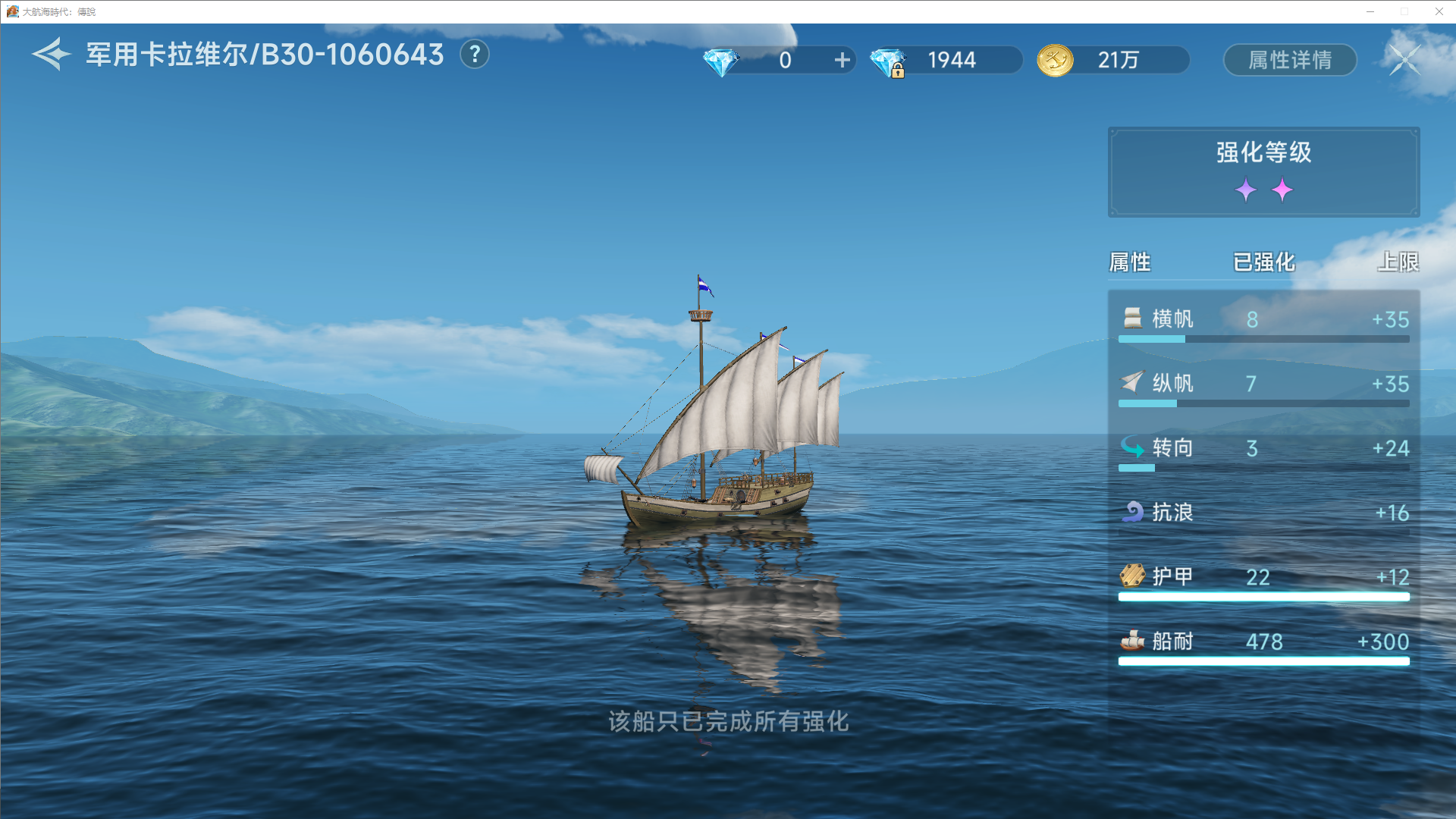Click the 转向 turning attribute icon
The width and height of the screenshot is (1456, 819).
coord(1132,448)
